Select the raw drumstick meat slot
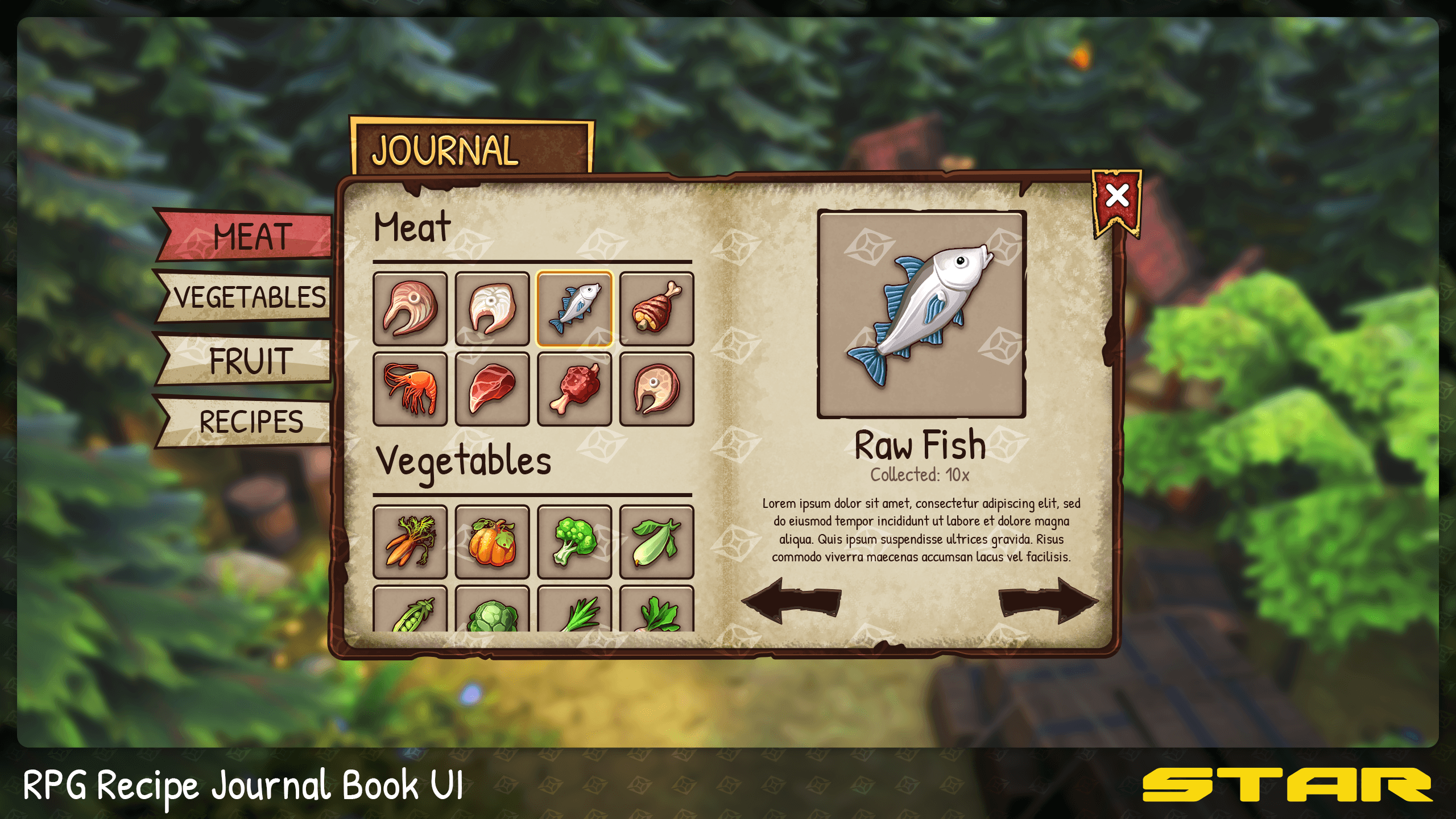1456x819 pixels. point(574,389)
